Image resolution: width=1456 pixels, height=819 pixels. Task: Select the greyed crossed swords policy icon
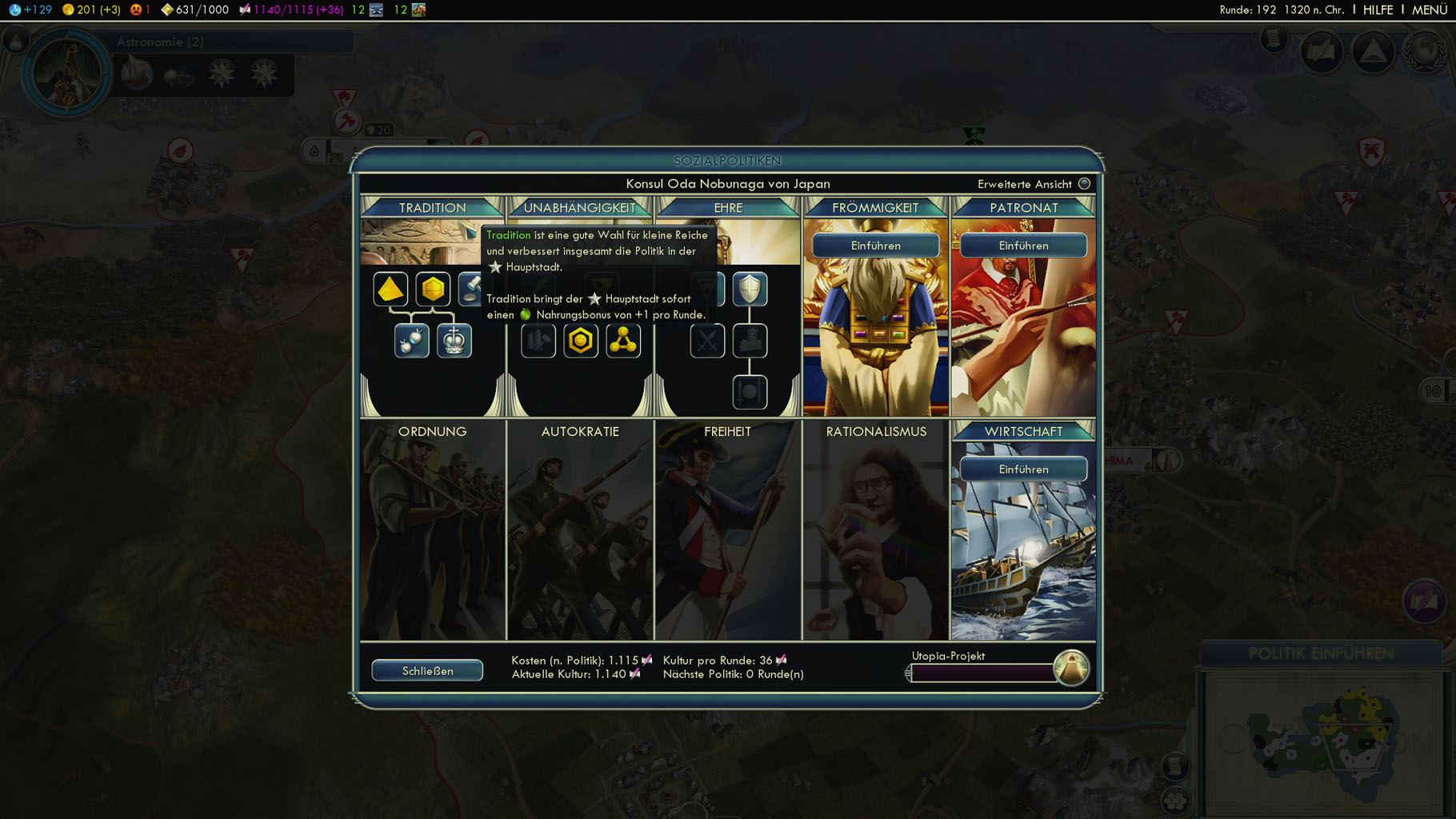tap(707, 341)
